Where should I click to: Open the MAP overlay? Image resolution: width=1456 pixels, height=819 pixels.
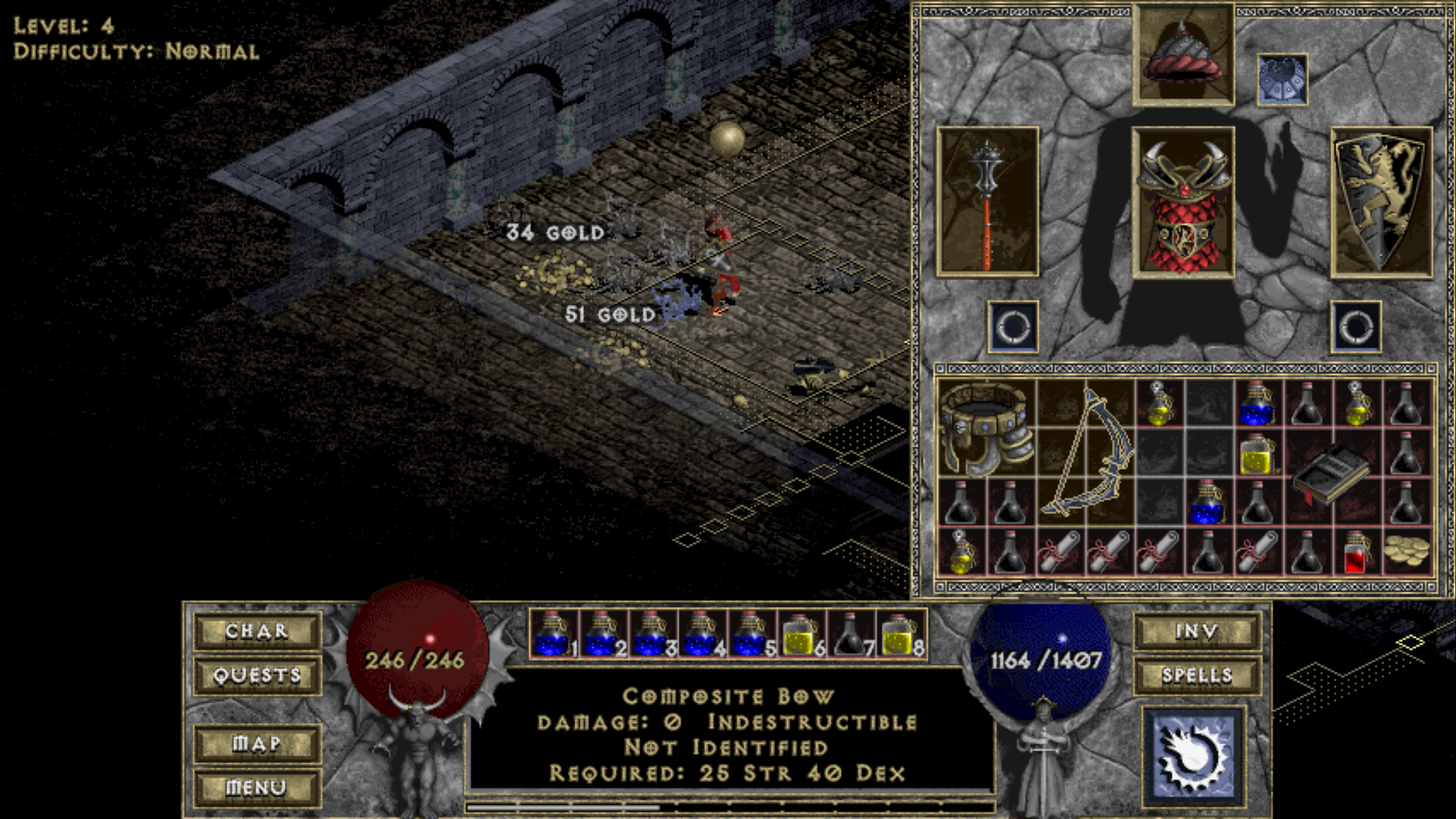(x=257, y=742)
